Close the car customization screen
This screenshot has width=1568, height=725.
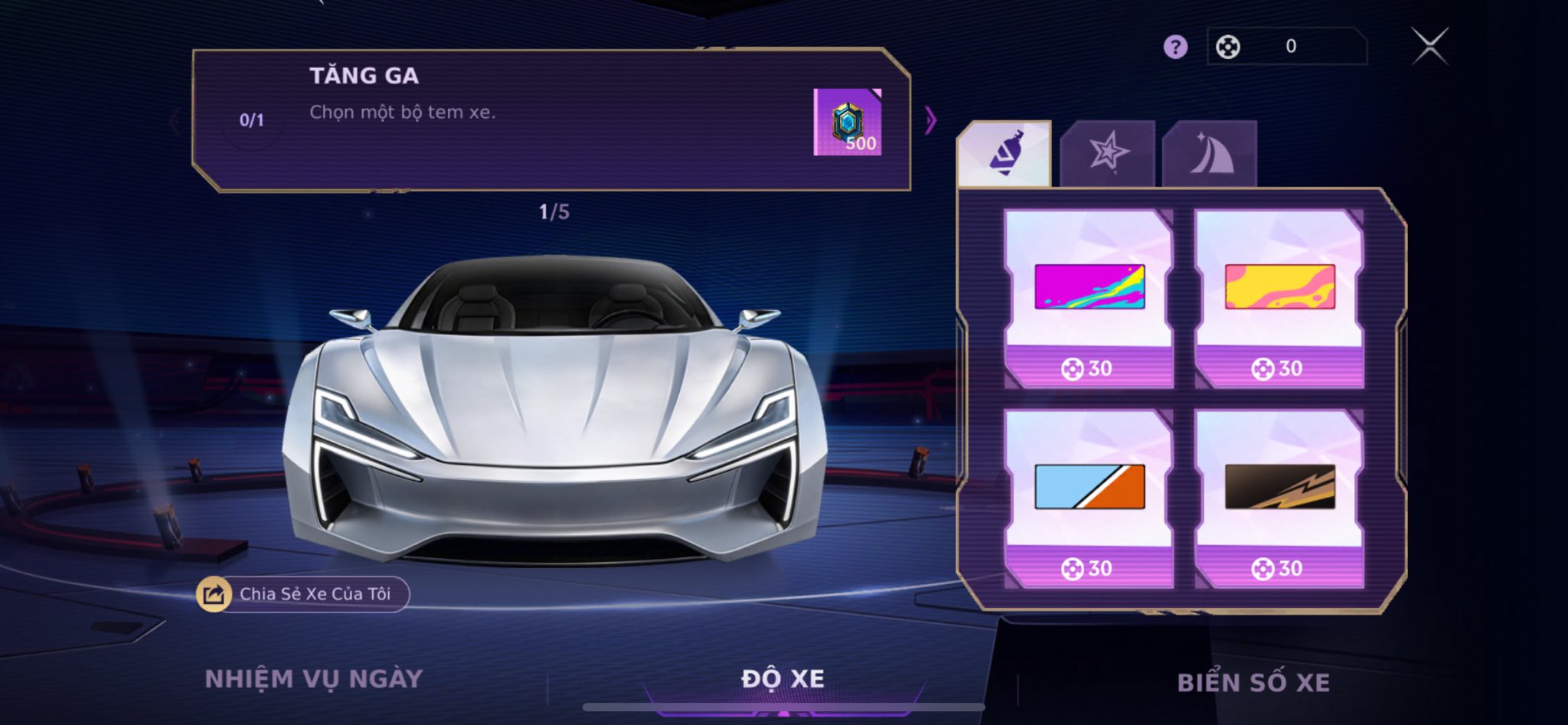[1429, 47]
